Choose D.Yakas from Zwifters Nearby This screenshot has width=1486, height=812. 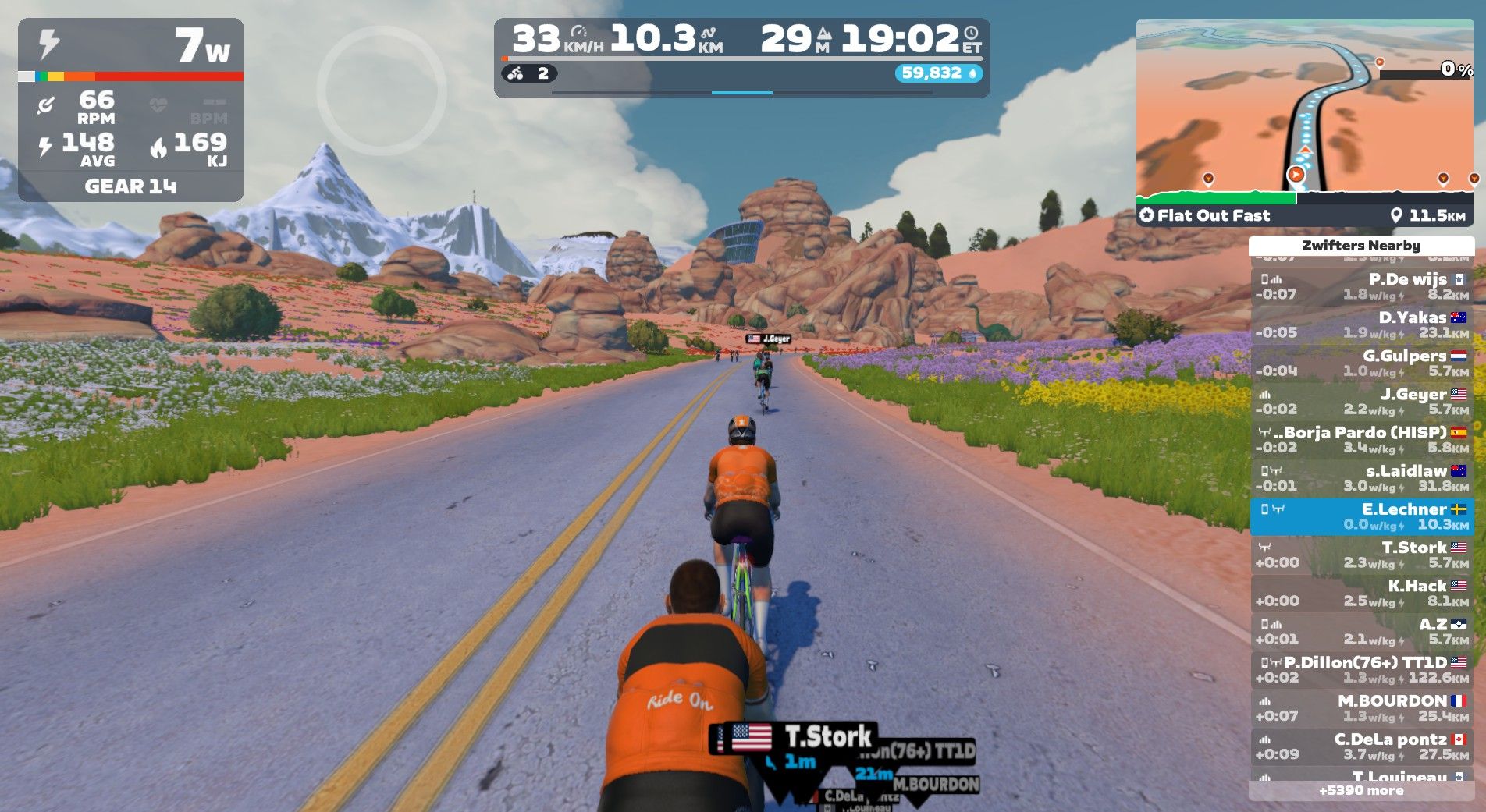1362,324
